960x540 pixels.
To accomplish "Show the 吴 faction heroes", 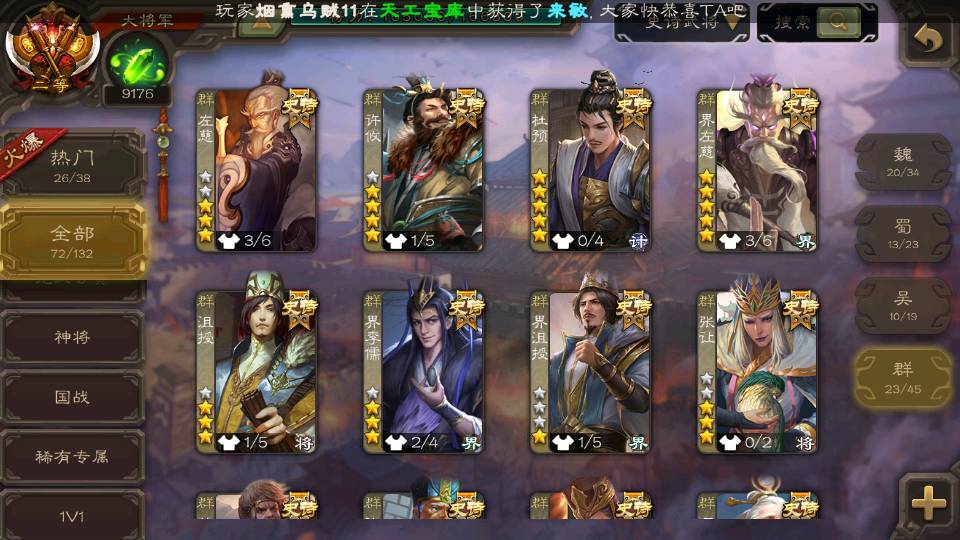I will tap(903, 305).
